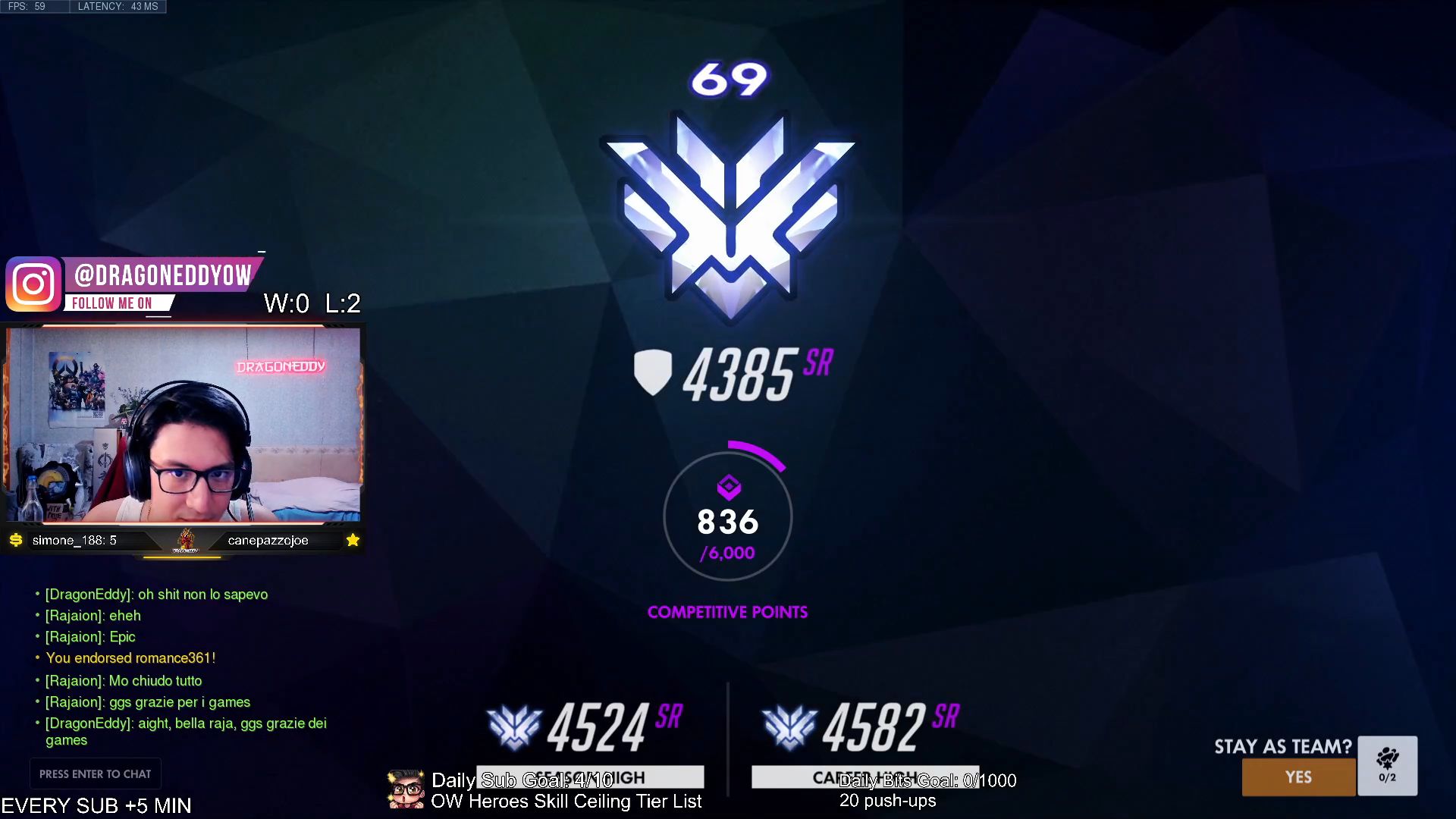Click the rank emblem above Season High 4524 SR

click(515, 726)
